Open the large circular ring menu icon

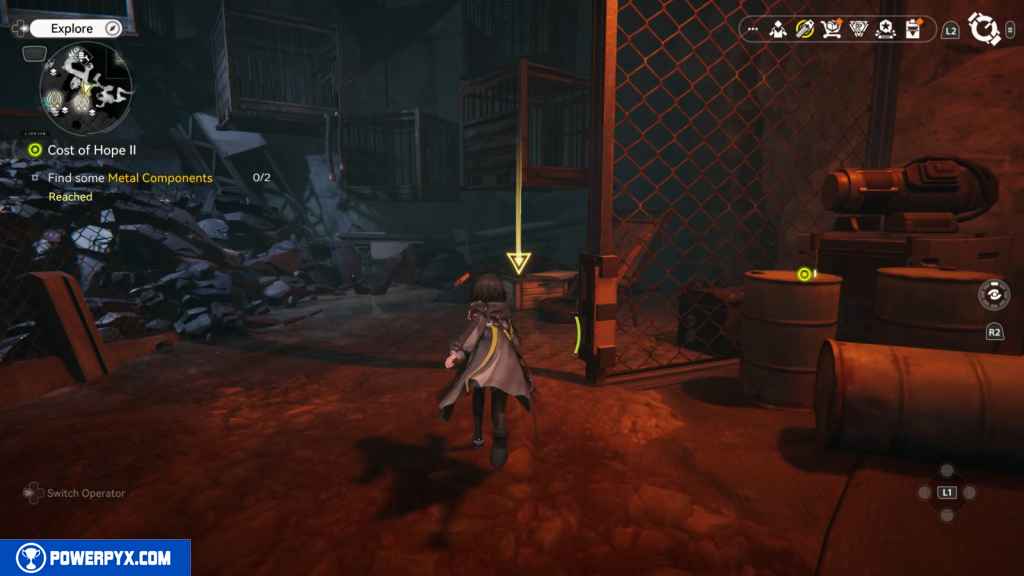point(985,30)
